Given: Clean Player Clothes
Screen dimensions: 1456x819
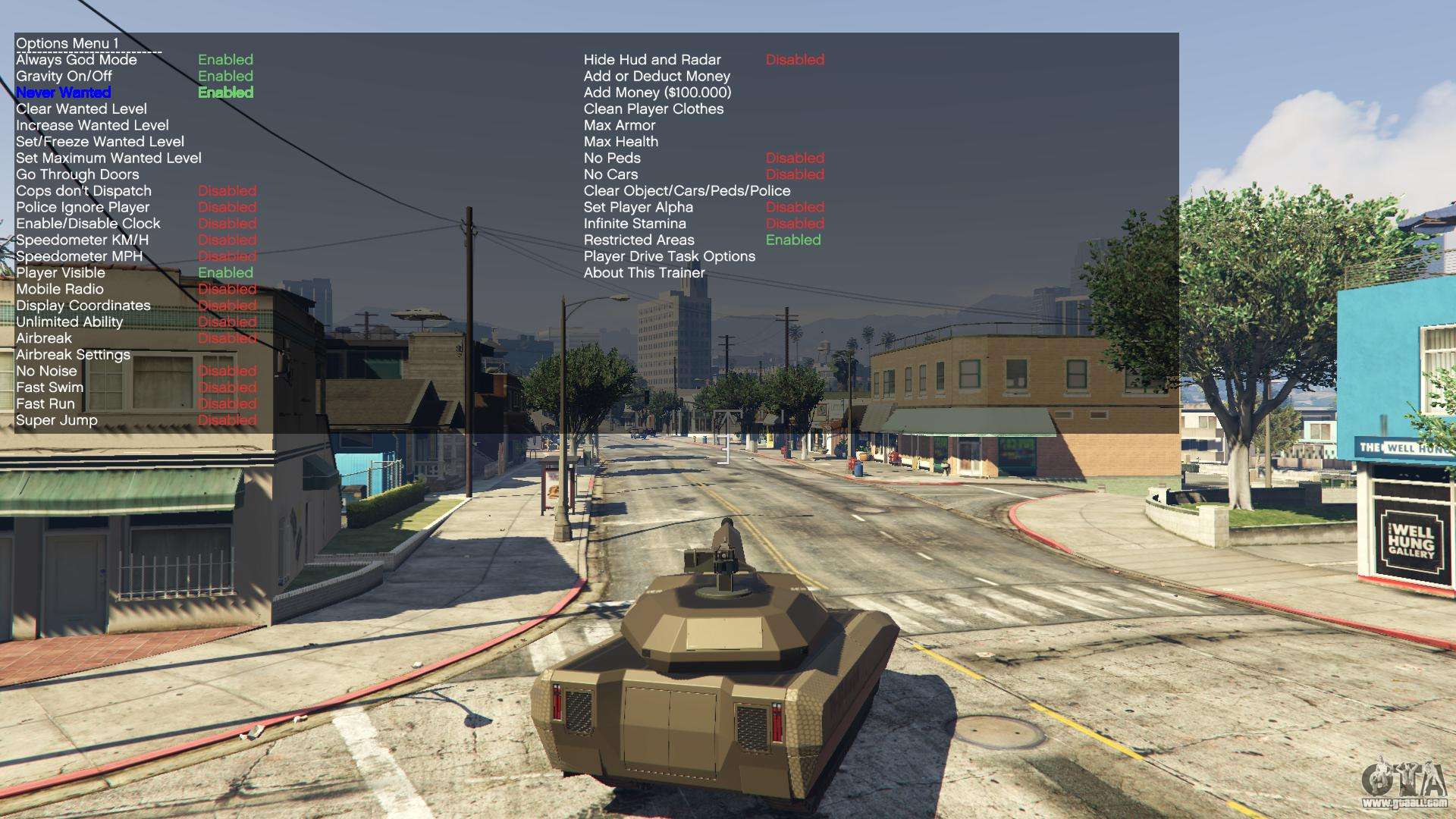Looking at the screenshot, I should 653,108.
